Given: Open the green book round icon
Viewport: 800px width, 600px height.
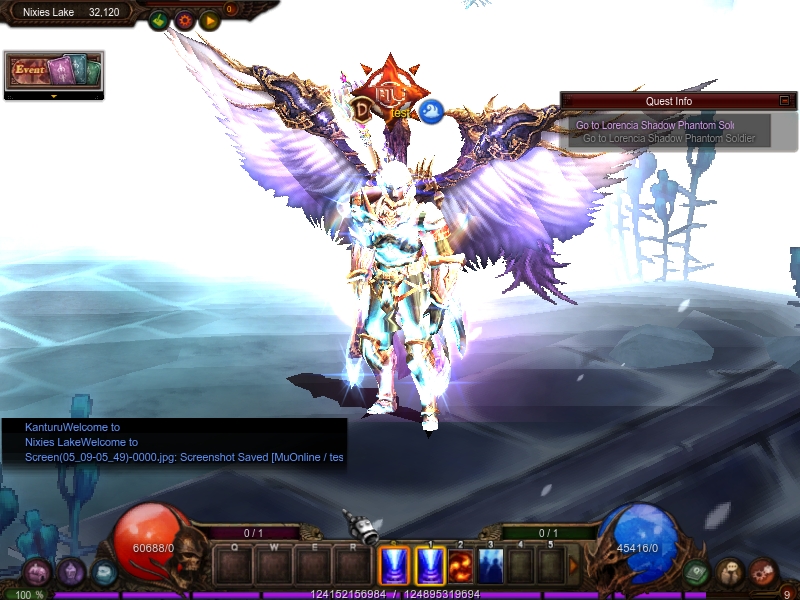Looking at the screenshot, I should (696, 572).
